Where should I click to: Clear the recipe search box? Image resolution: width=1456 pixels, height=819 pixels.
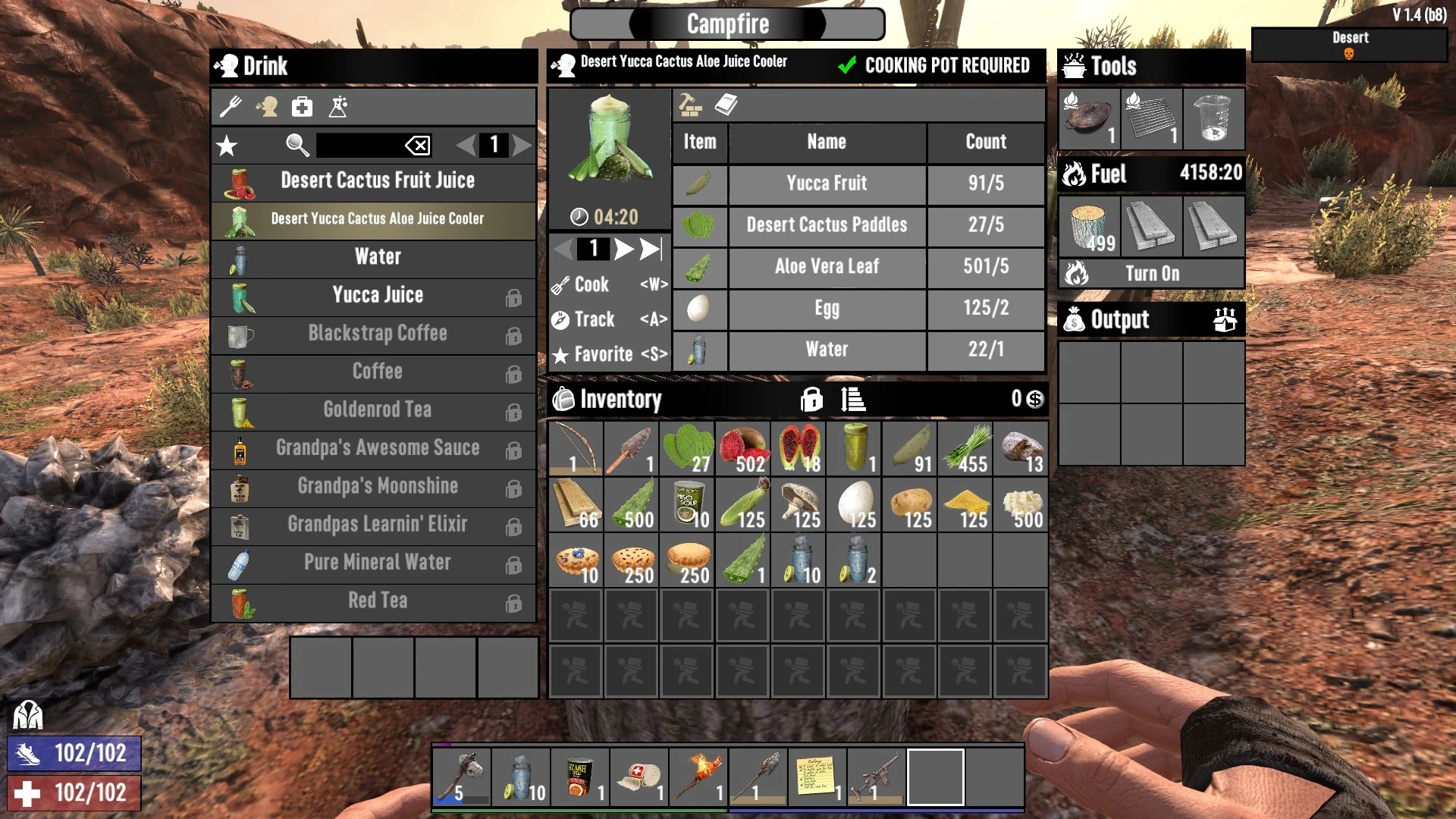click(418, 145)
